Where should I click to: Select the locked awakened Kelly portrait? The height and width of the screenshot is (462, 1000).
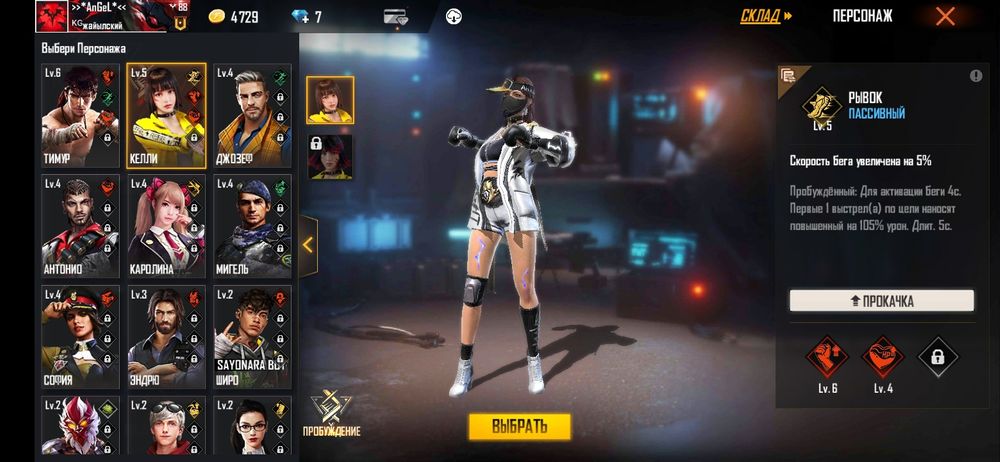tap(330, 157)
